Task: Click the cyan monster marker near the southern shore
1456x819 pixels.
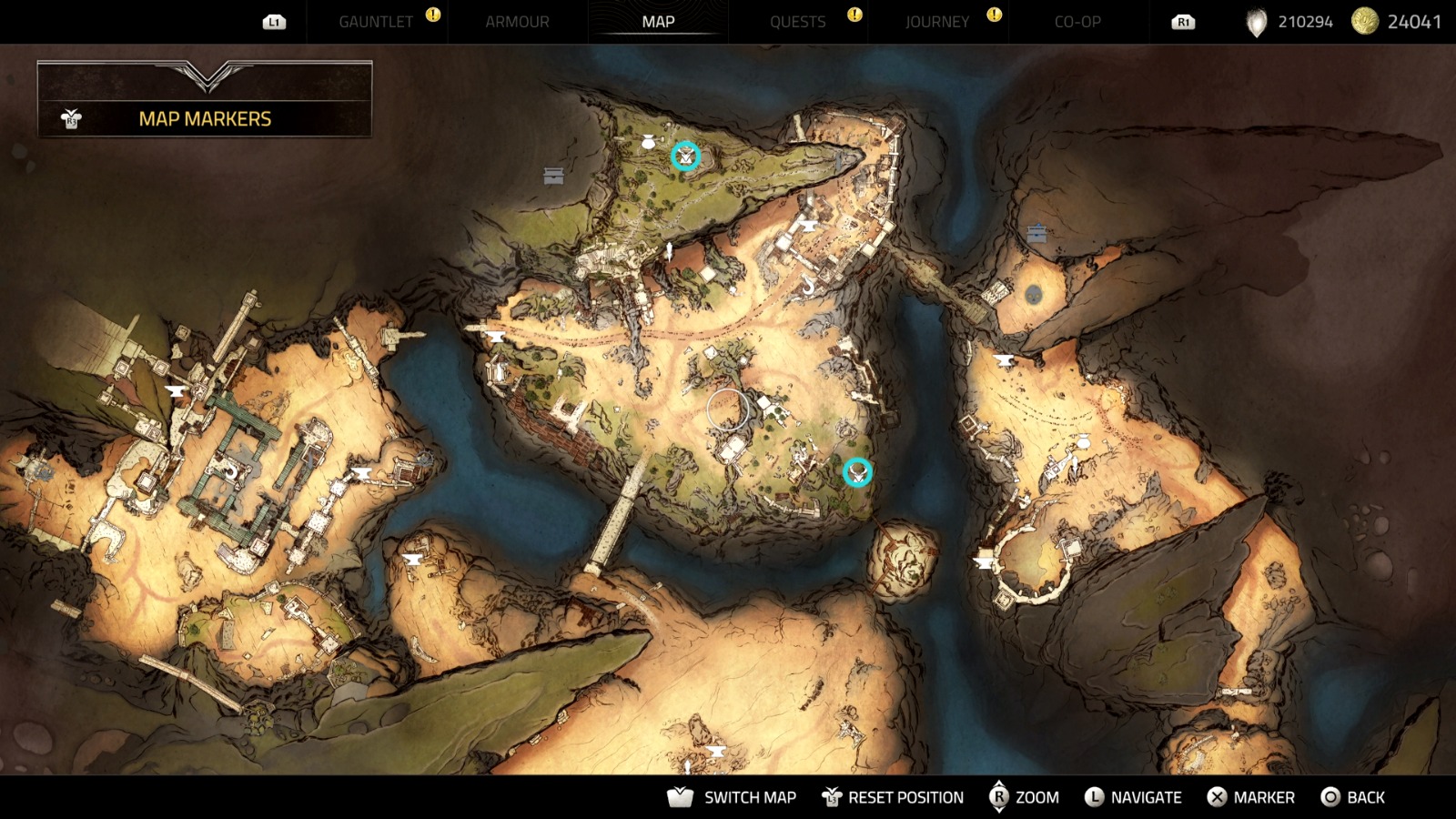Action: coord(856,471)
